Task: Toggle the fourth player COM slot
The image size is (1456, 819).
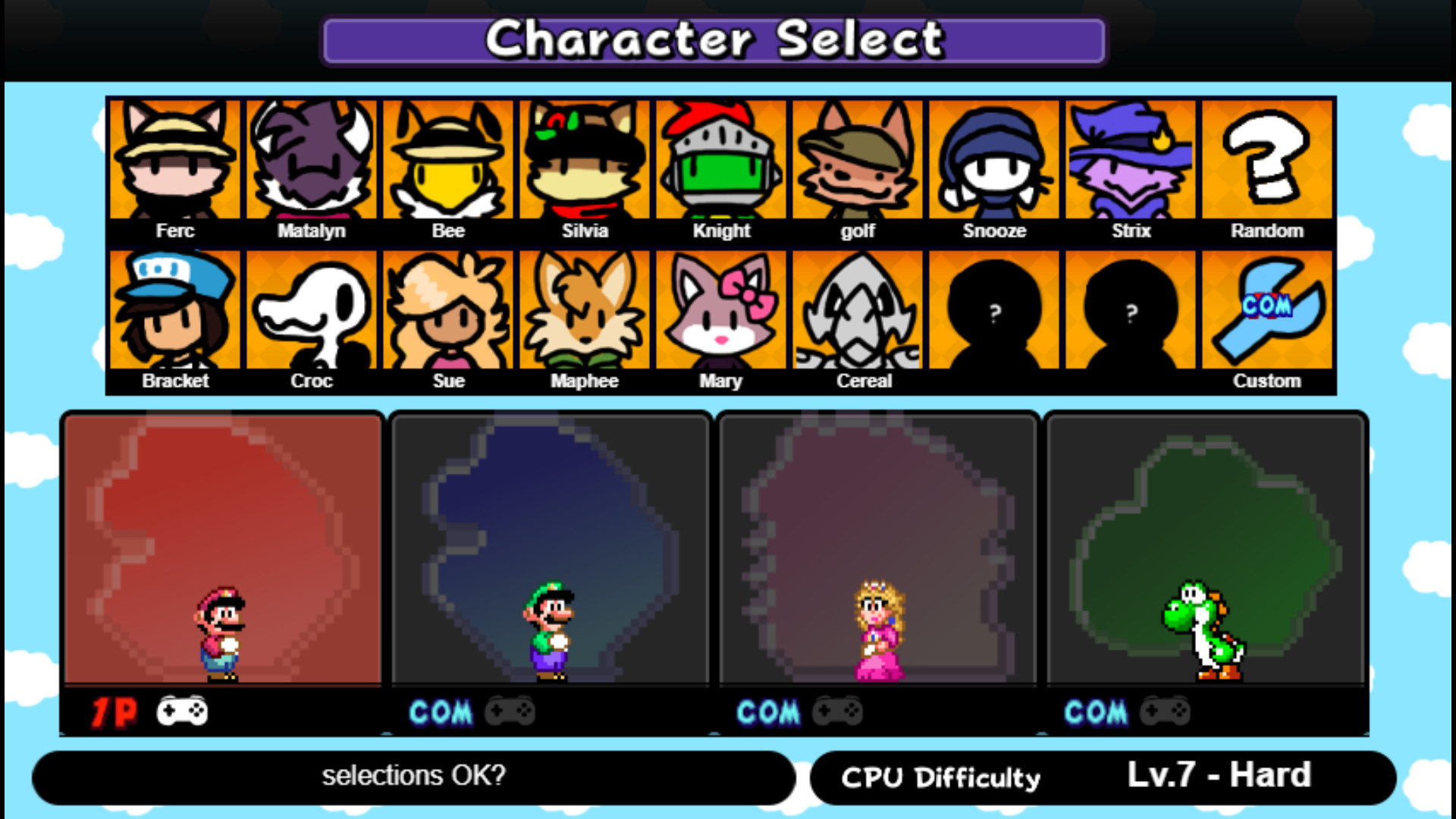Action: (x=1094, y=711)
